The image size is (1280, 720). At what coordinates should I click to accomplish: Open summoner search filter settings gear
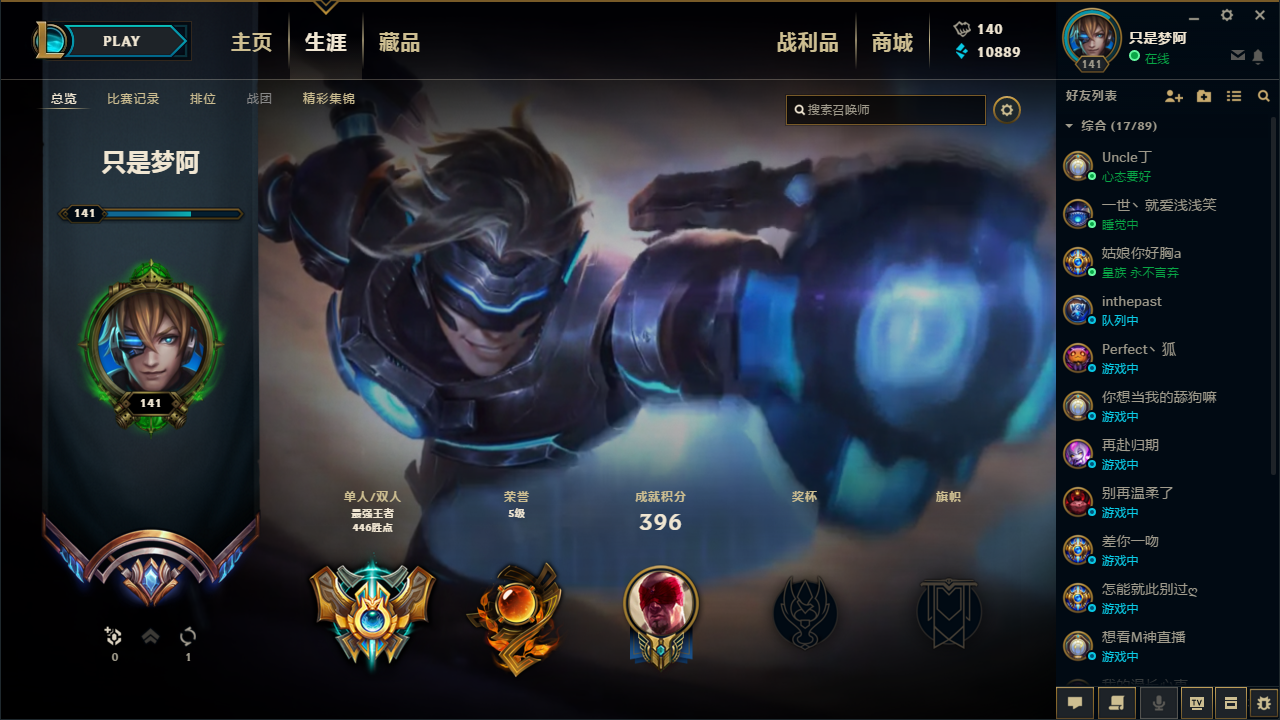[x=1007, y=110]
